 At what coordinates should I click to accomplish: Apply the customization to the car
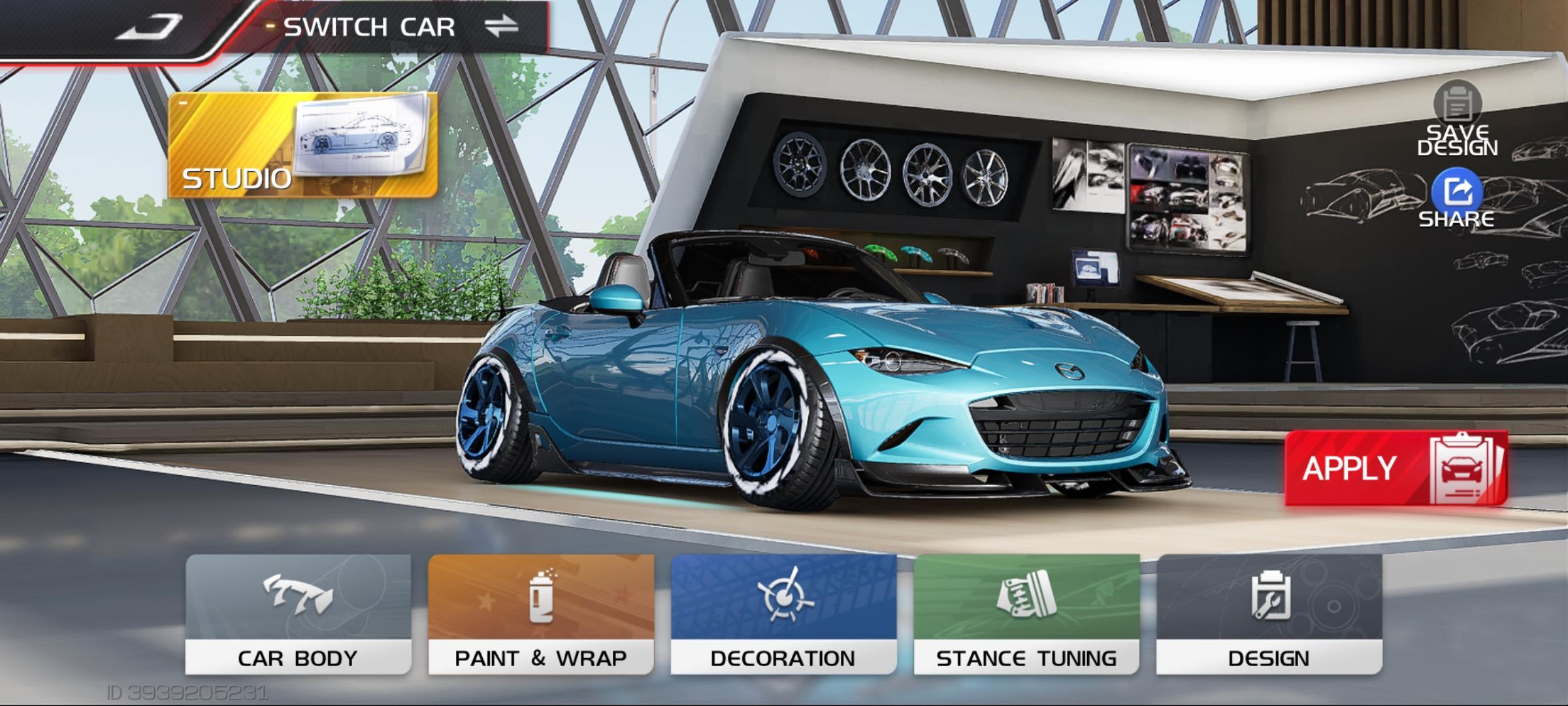1396,468
